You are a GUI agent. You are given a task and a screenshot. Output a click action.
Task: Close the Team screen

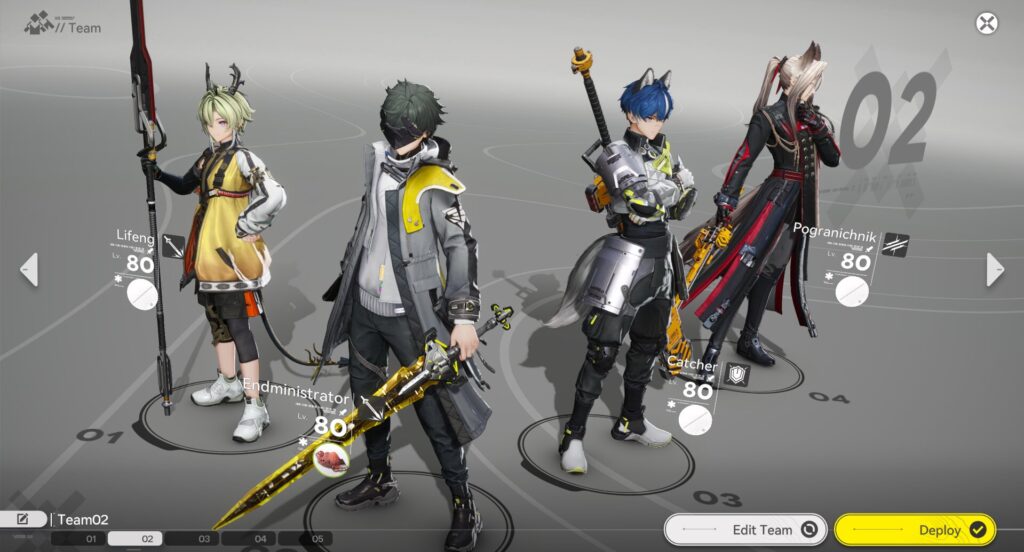pos(987,24)
